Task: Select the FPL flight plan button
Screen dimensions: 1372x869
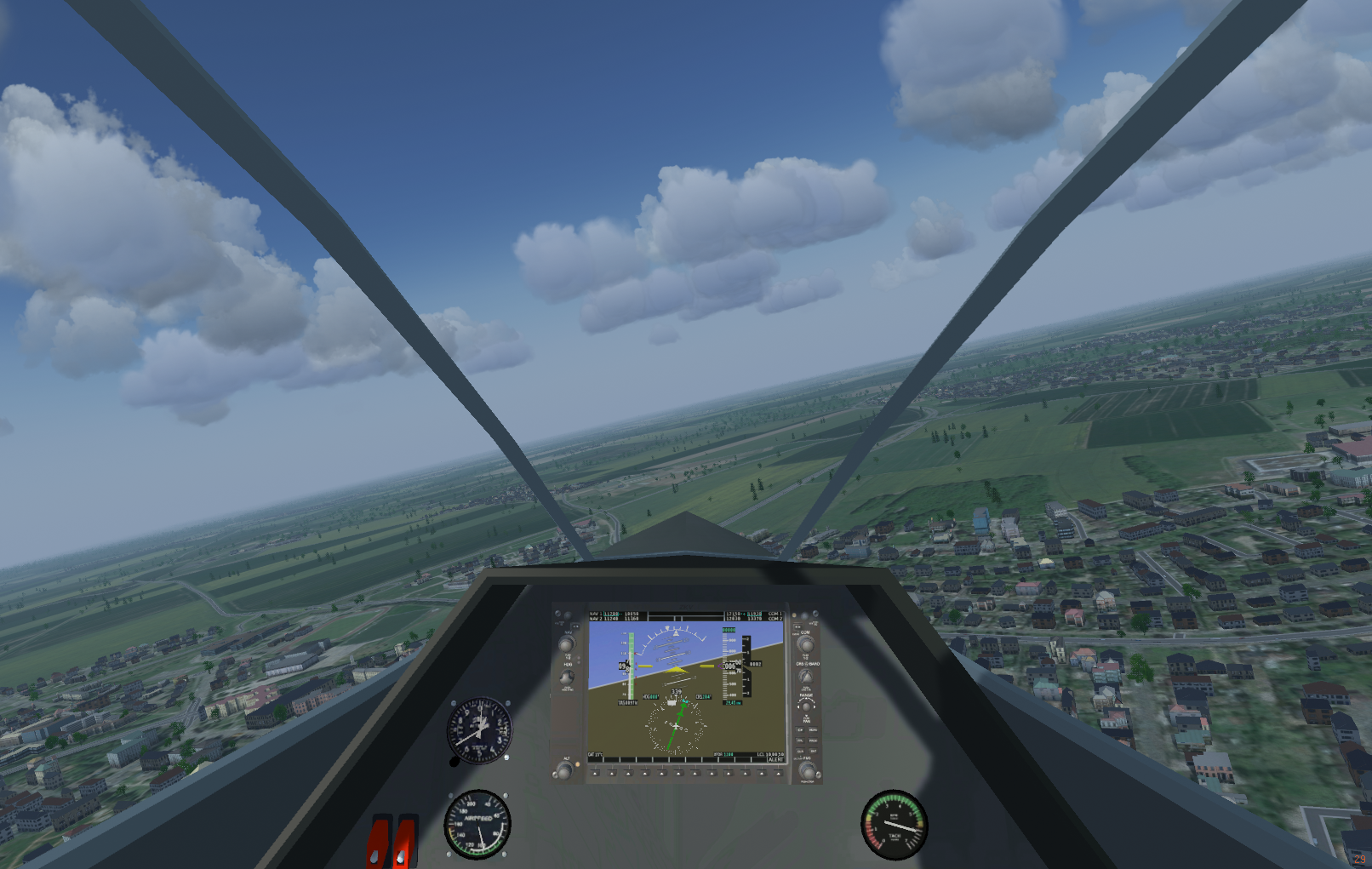Action: pyautogui.click(x=800, y=740)
